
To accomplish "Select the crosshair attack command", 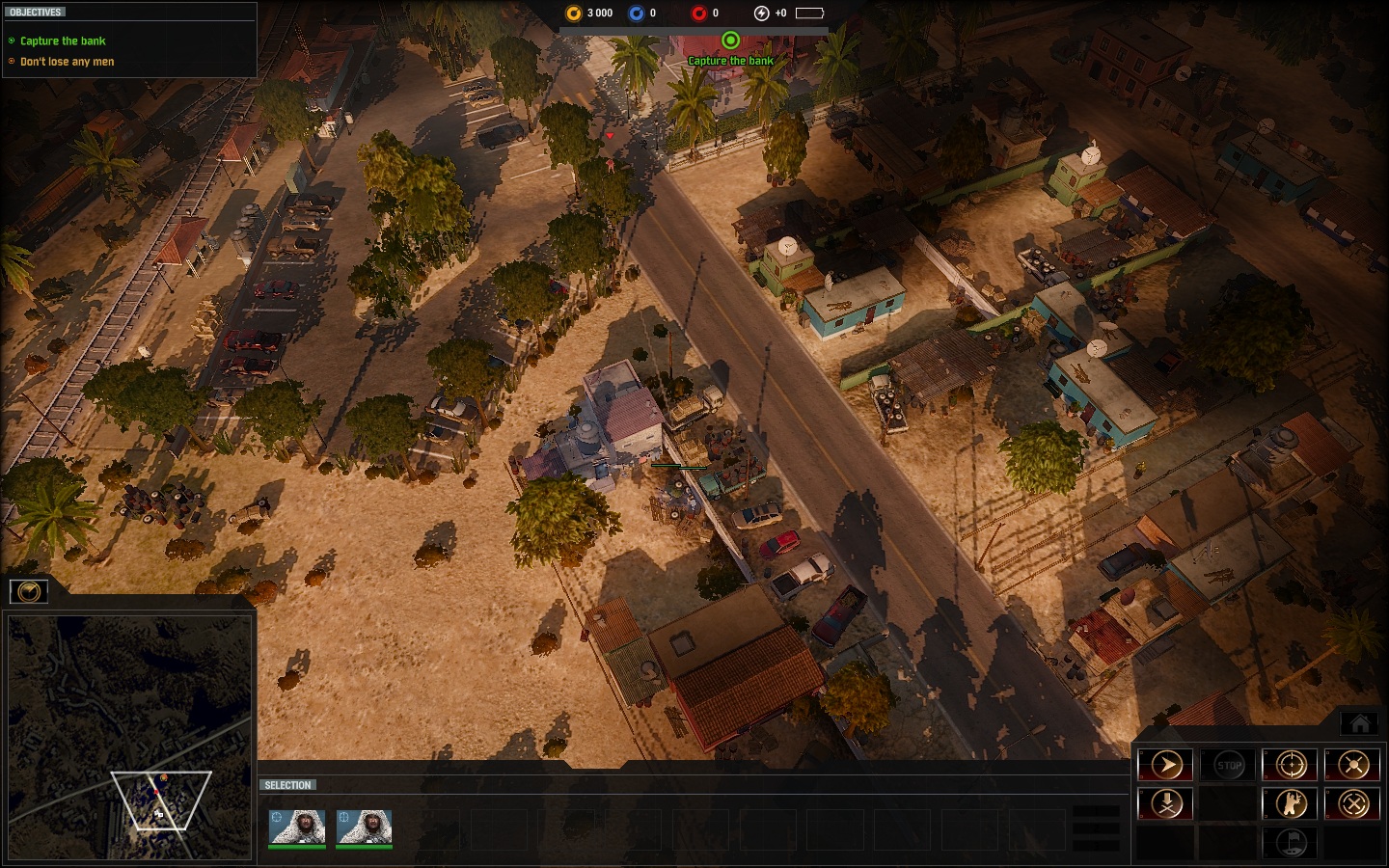I will click(1291, 765).
